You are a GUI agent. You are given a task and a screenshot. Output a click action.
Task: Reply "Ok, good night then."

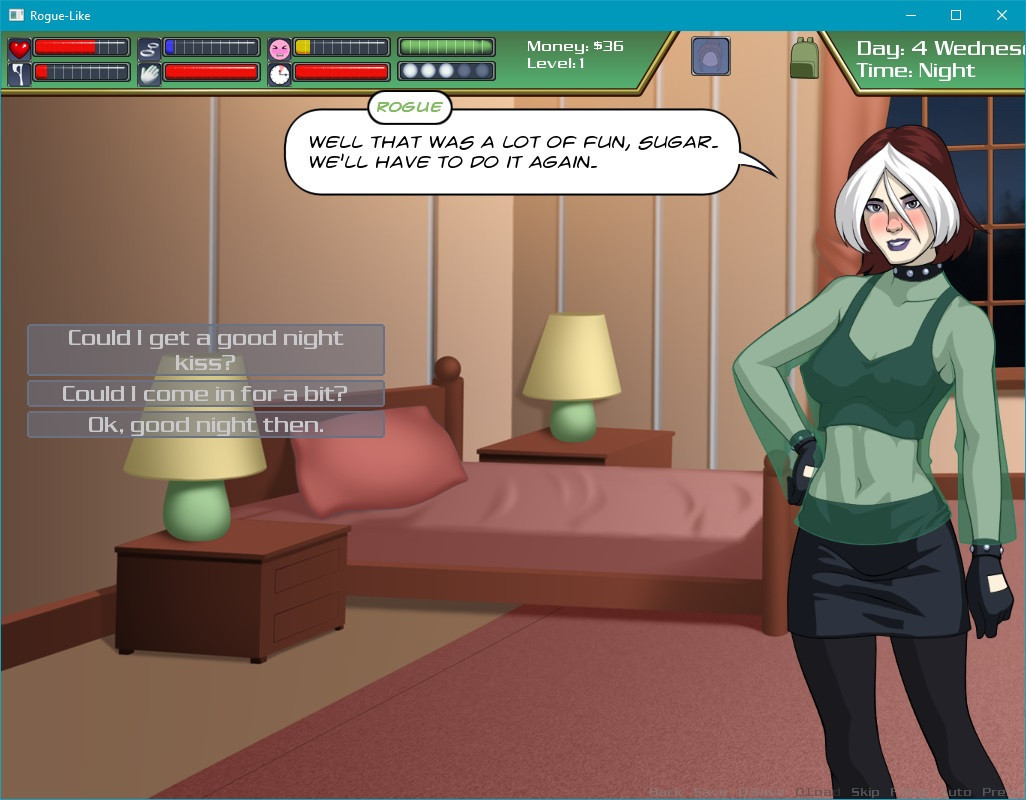point(205,425)
